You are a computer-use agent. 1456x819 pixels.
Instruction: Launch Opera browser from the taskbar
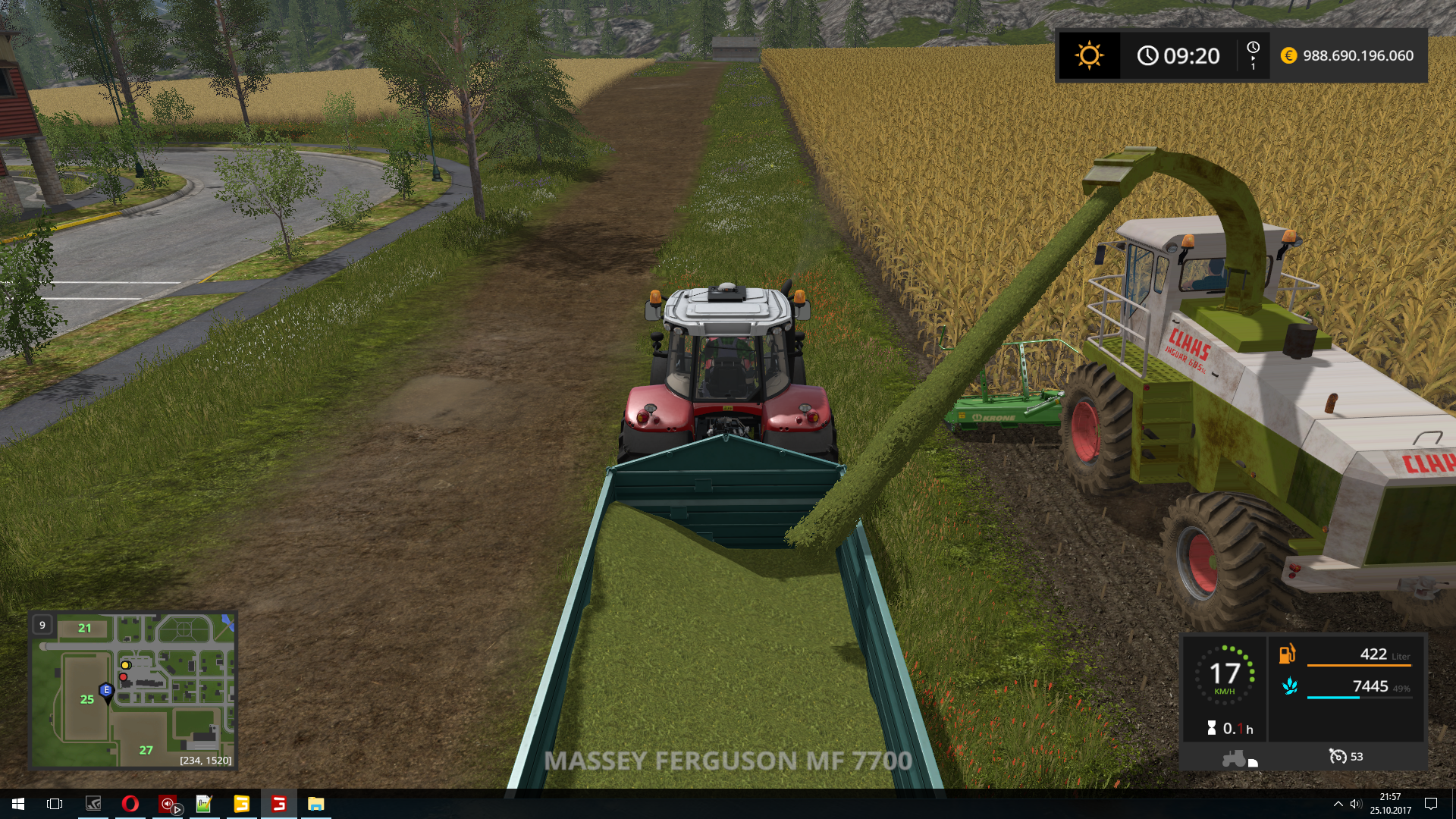pyautogui.click(x=130, y=804)
